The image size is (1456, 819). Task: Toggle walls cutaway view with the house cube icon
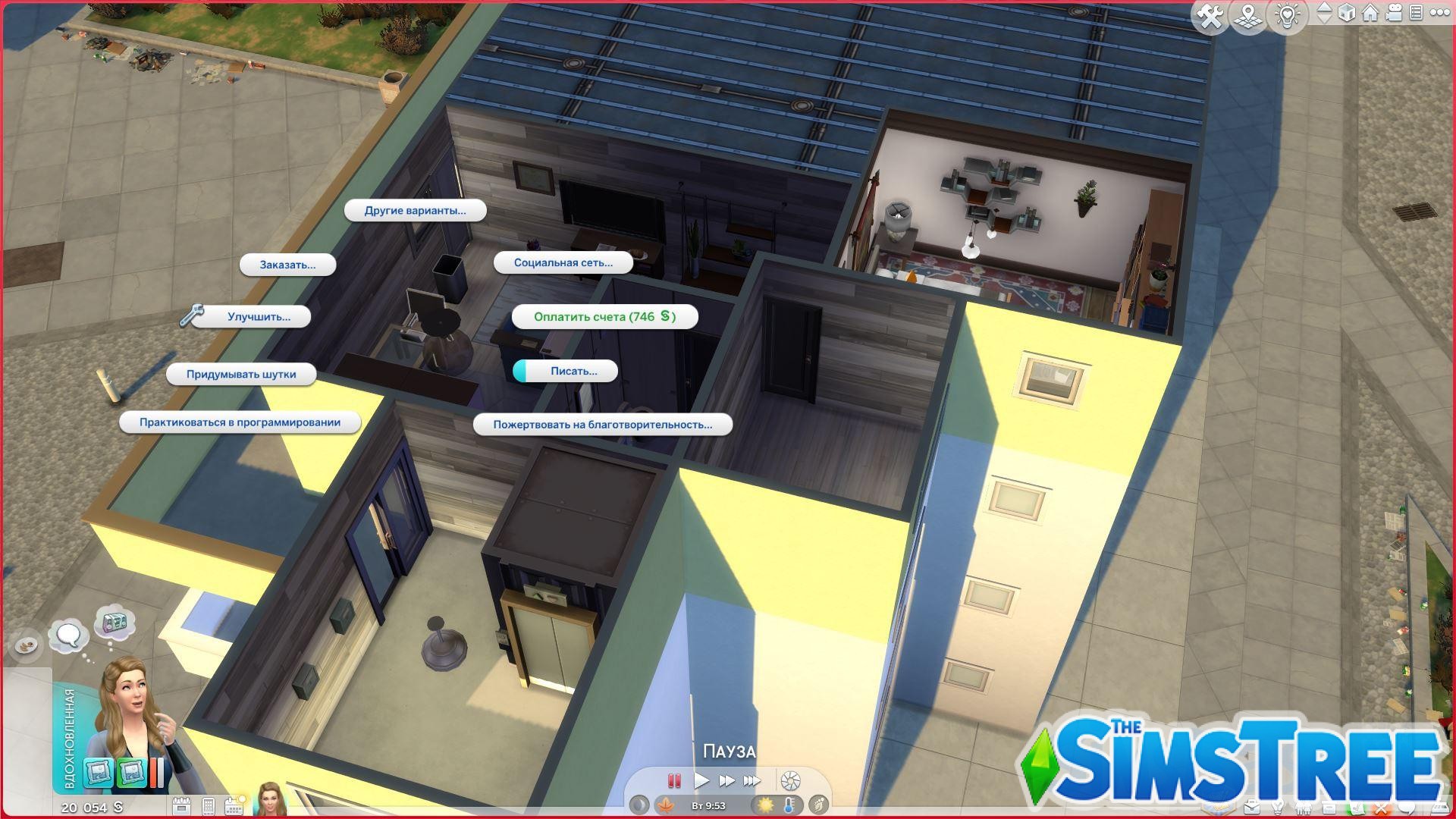point(1346,13)
